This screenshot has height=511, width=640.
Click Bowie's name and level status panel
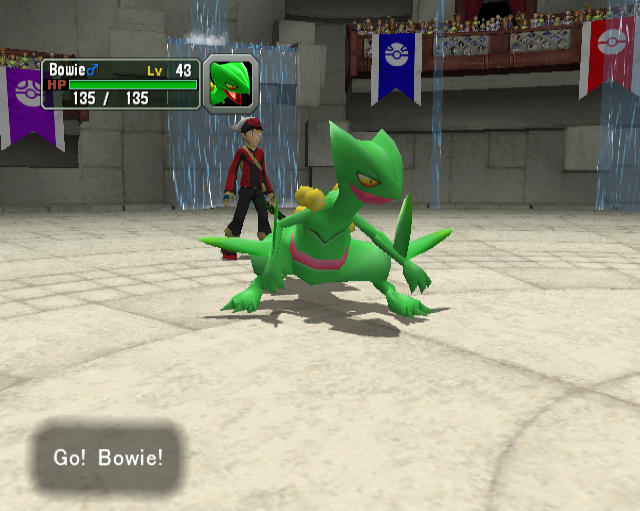pos(120,83)
